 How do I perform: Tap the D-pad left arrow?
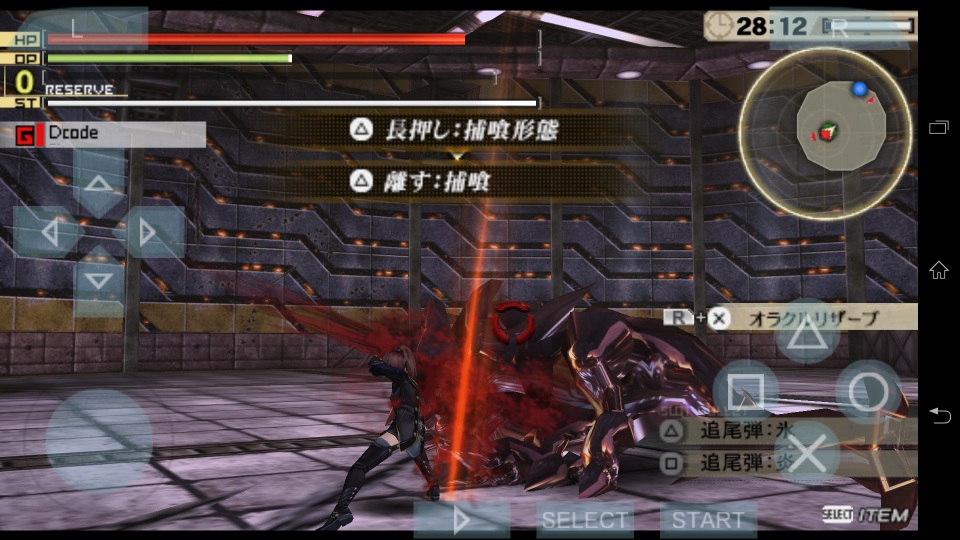47,232
